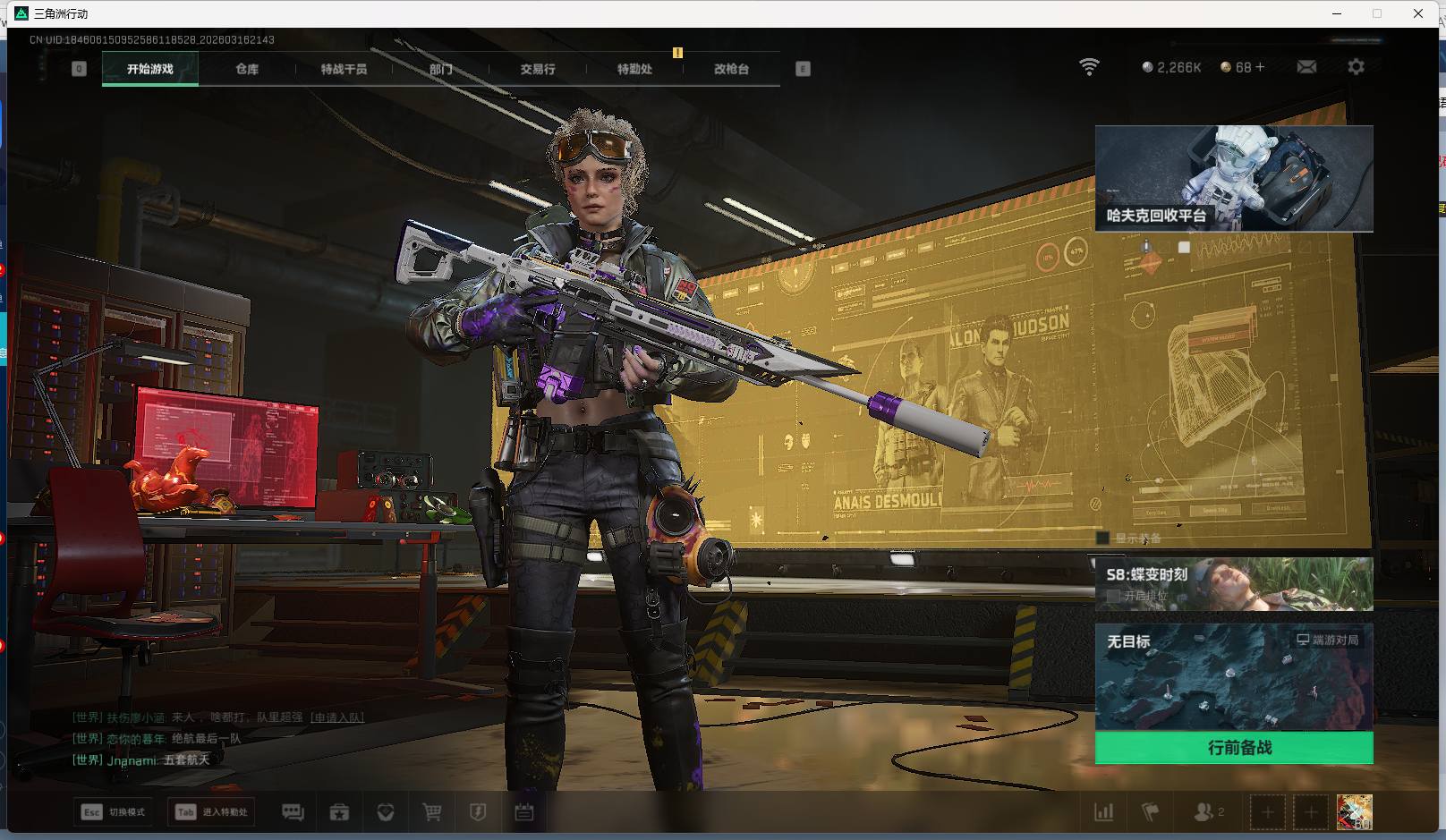This screenshot has height=840, width=1446.
Task: Select the 部门 department tab
Action: coord(440,69)
